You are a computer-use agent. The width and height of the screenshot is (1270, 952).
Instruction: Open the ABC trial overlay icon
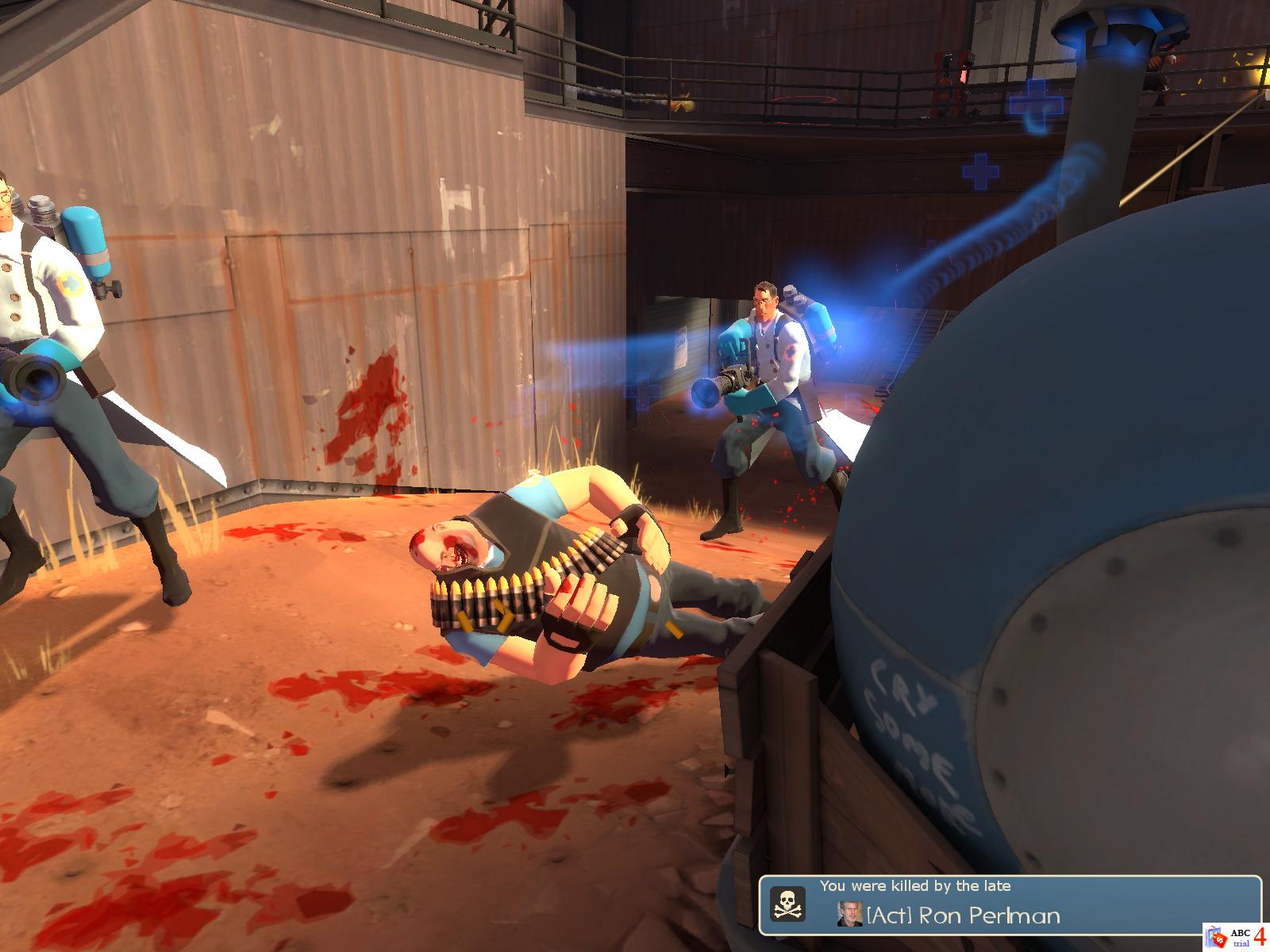click(1228, 937)
